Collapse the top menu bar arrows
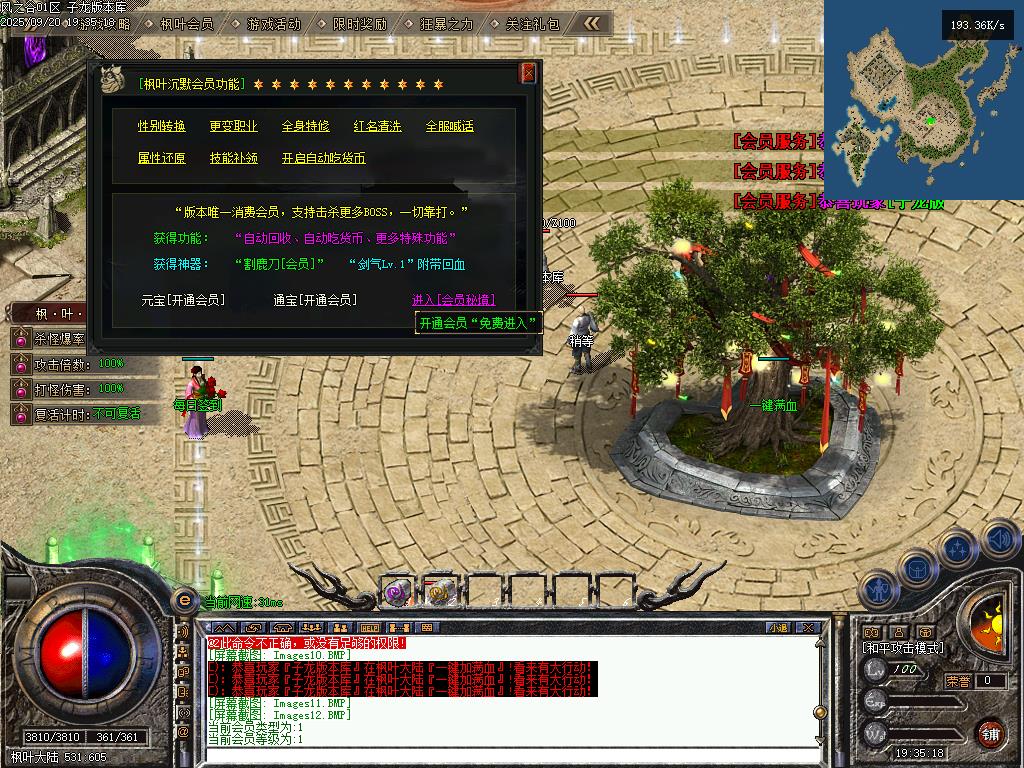1024x768 pixels. coord(593,23)
